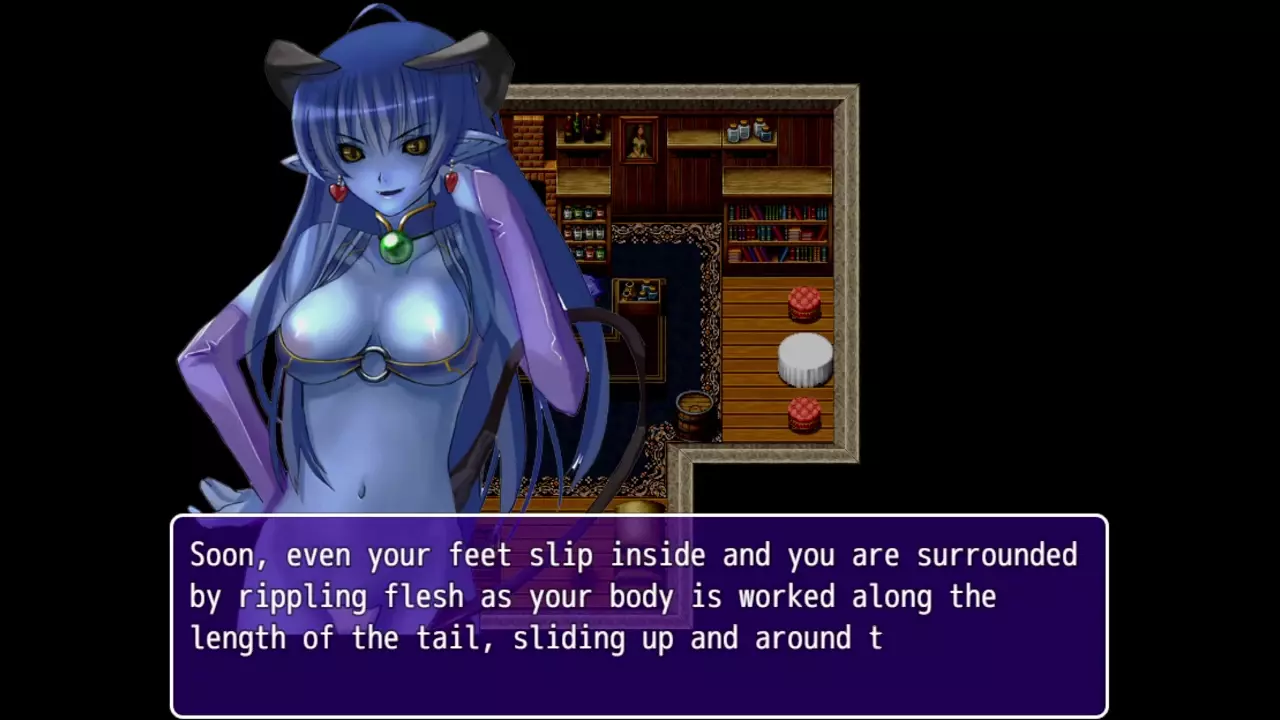Advance the narration in the purple dialogue box

click(x=639, y=614)
